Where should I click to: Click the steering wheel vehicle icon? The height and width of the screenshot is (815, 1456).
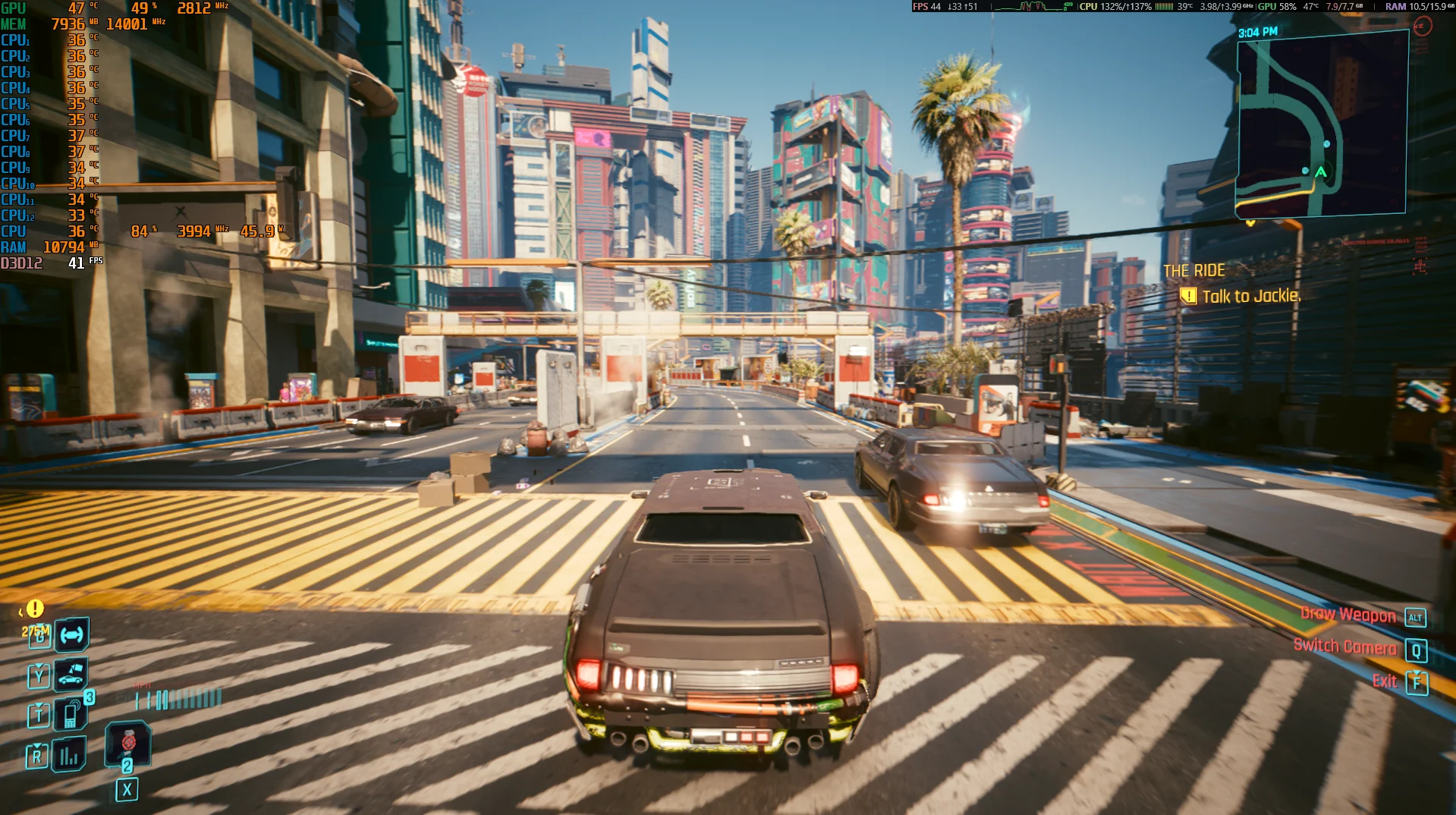(x=71, y=635)
